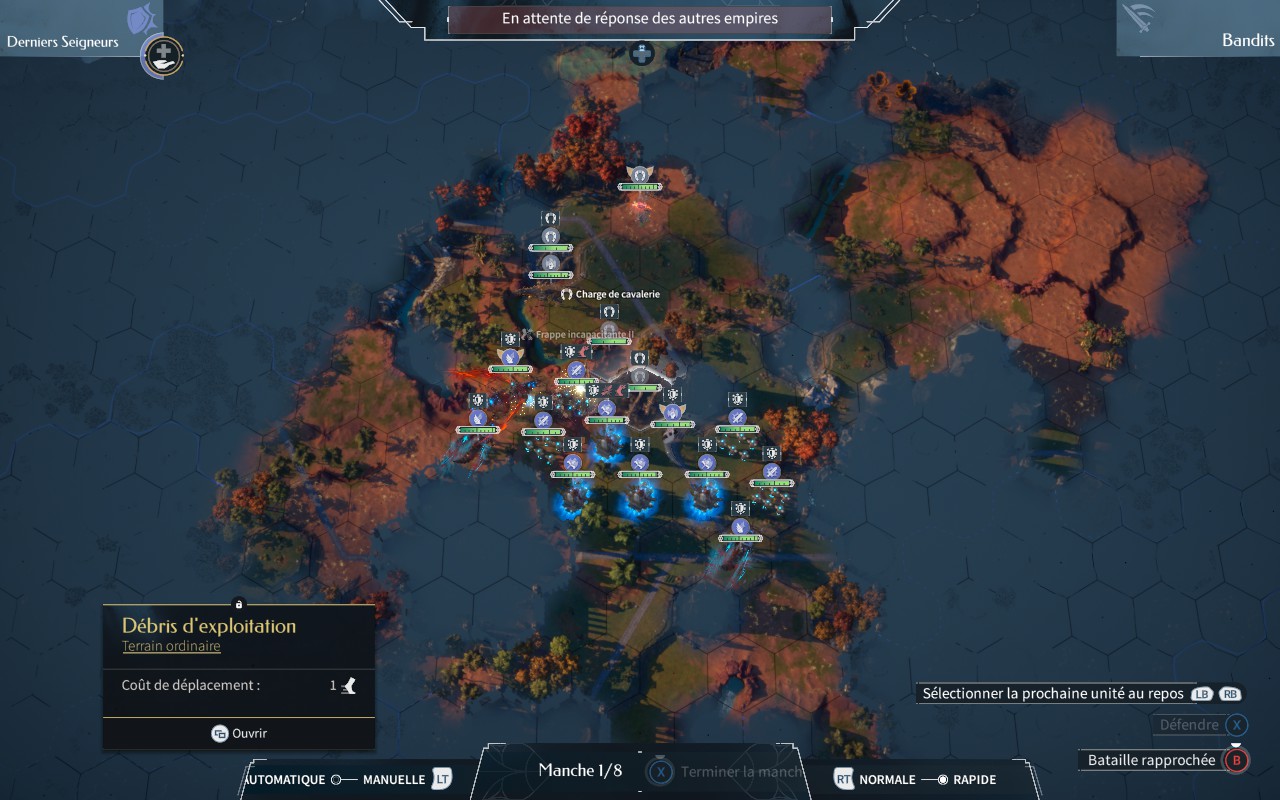Switch battle mode to Automatique
Screen dimensions: 1280x800
coord(285,779)
